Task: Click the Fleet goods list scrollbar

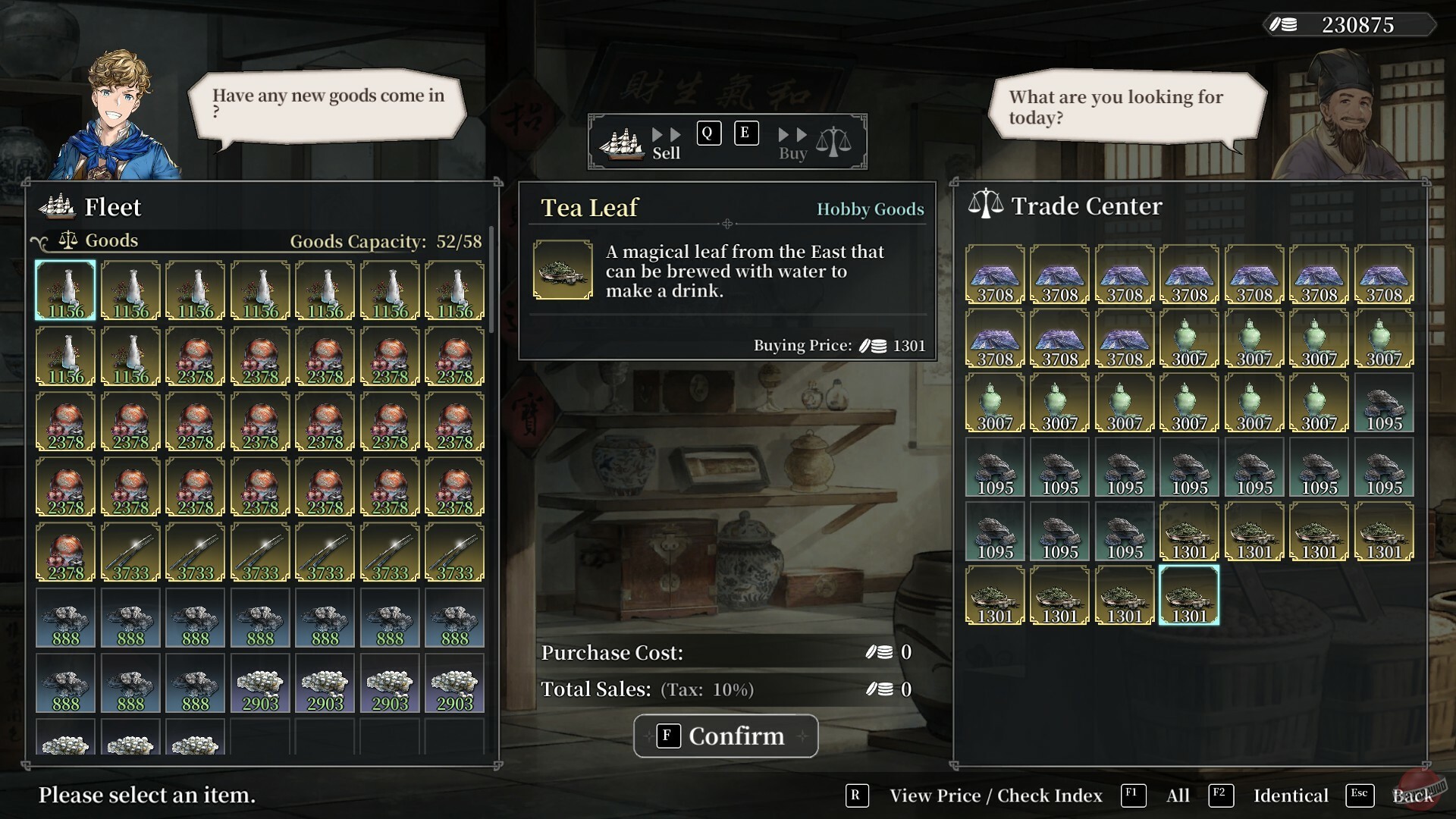Action: (x=491, y=281)
